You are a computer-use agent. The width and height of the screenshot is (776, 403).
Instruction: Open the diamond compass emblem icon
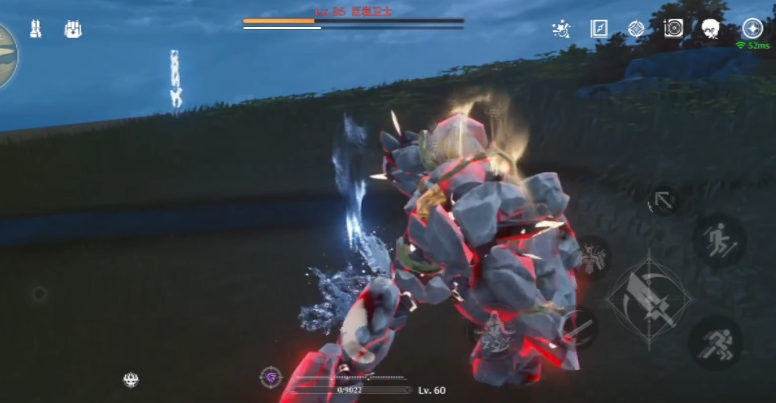636,29
